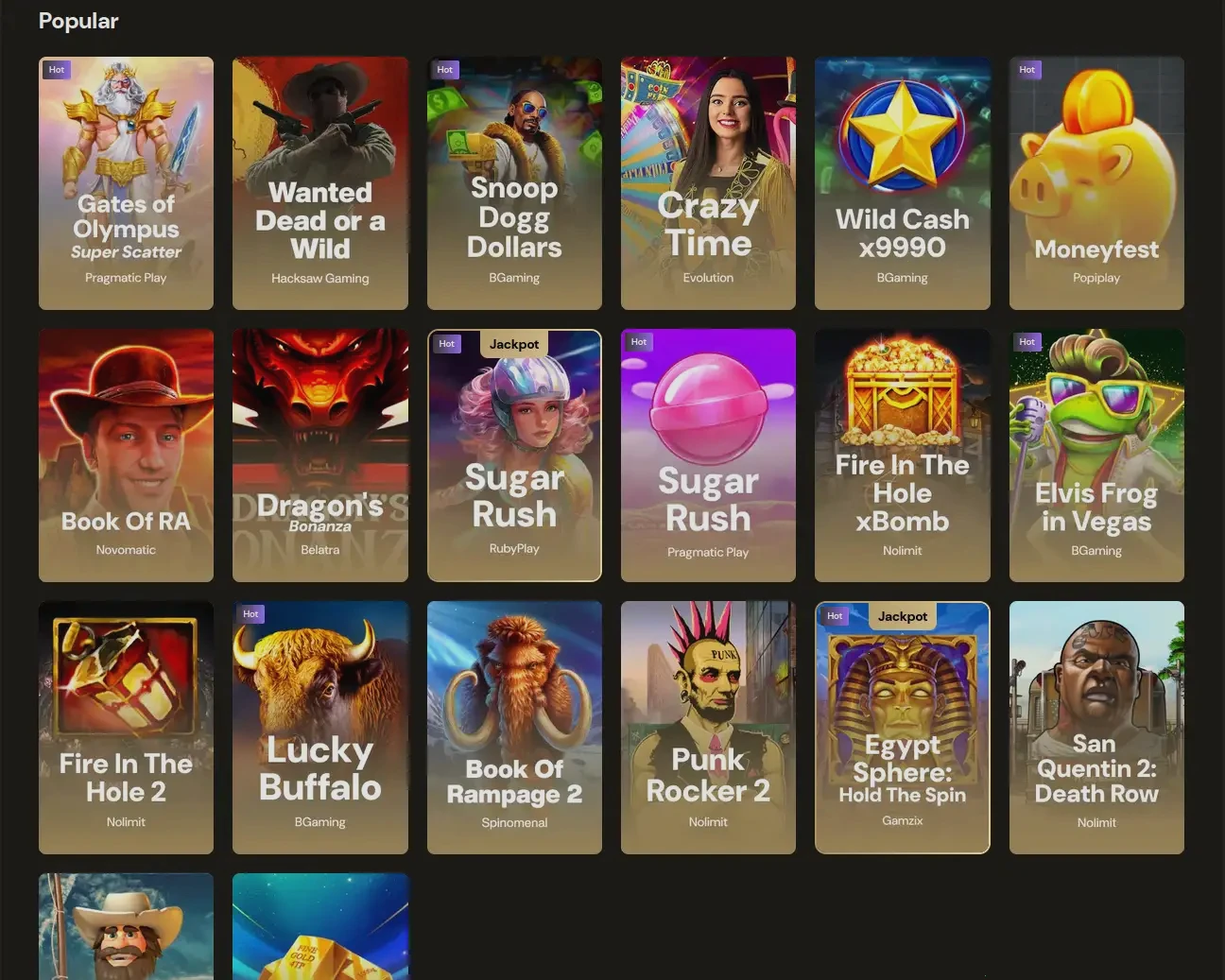Start the Moneyfest slot by Popiplay
Viewport: 1225px width, 980px height.
1096,182
